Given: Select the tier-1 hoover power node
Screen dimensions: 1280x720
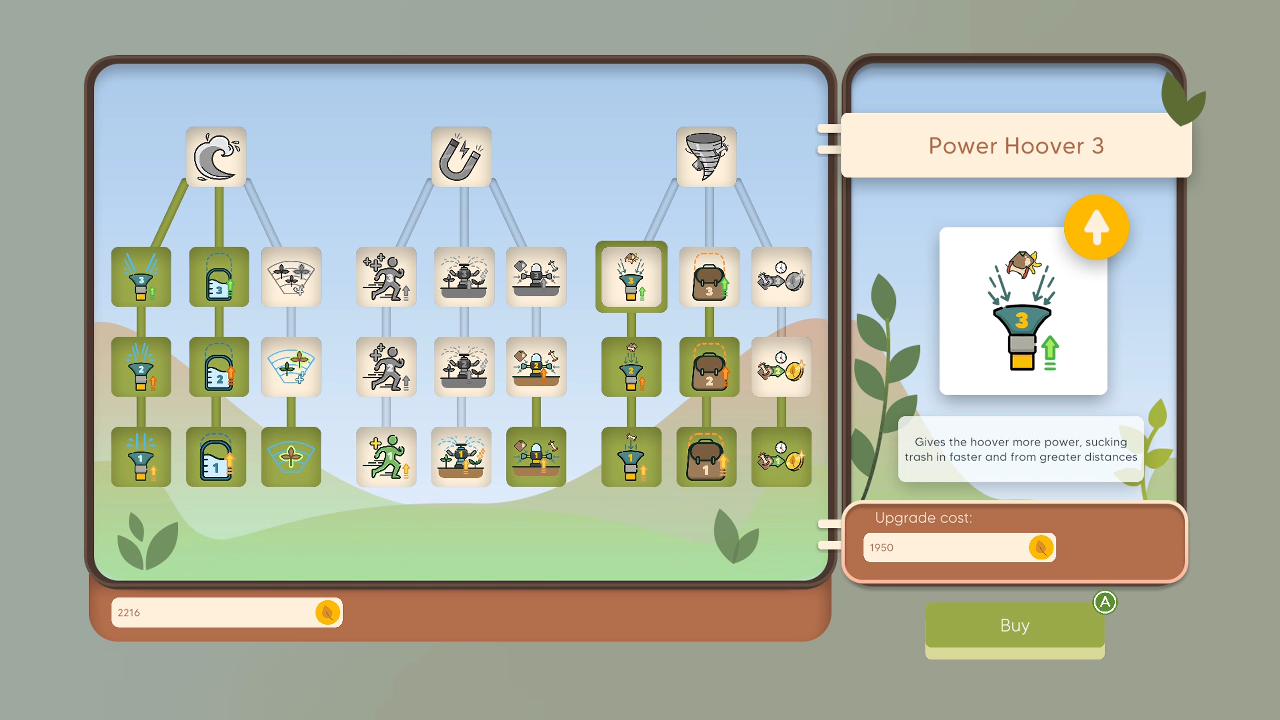Looking at the screenshot, I should click(631, 457).
